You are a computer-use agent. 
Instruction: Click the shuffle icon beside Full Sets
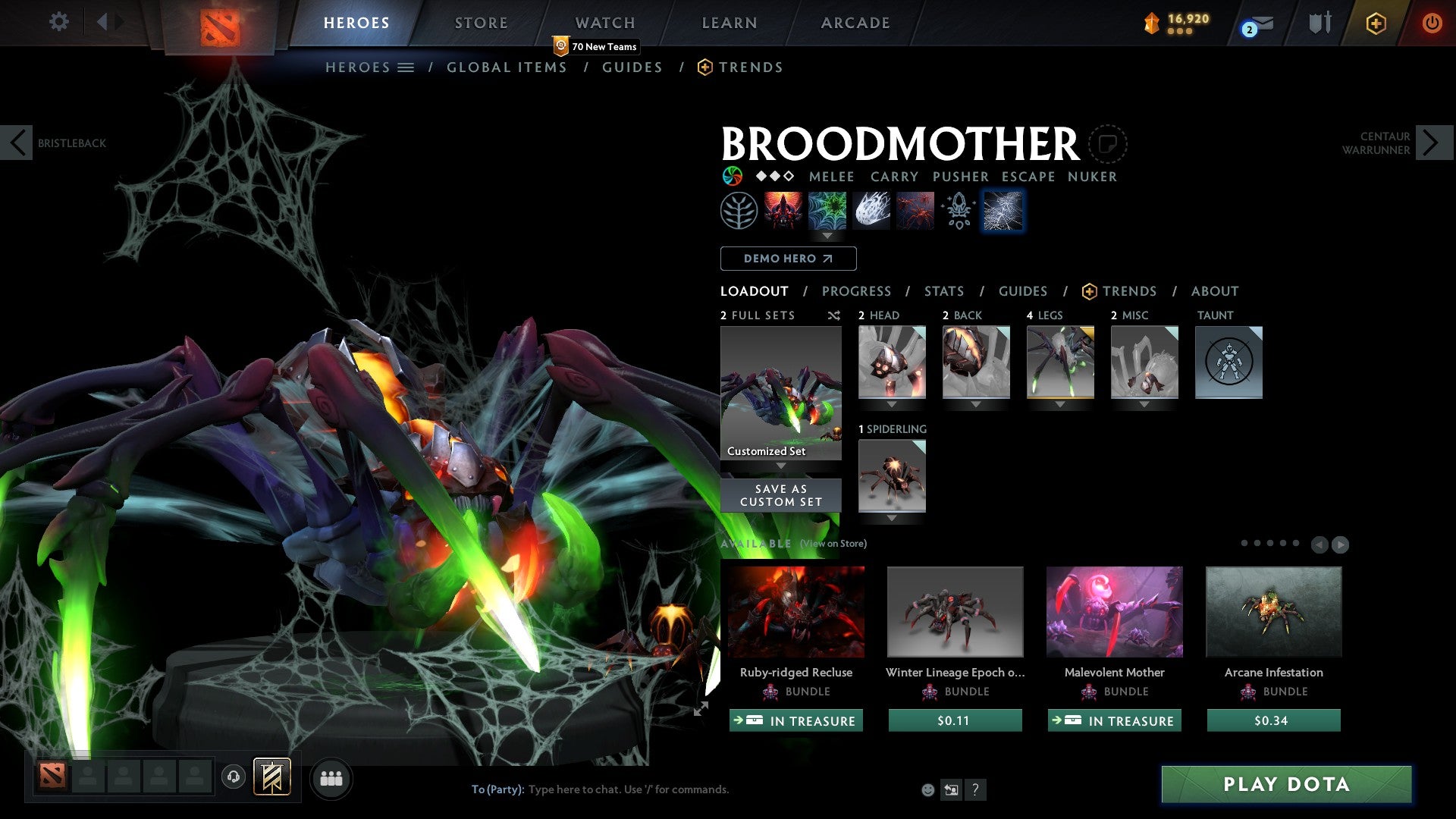pos(834,315)
